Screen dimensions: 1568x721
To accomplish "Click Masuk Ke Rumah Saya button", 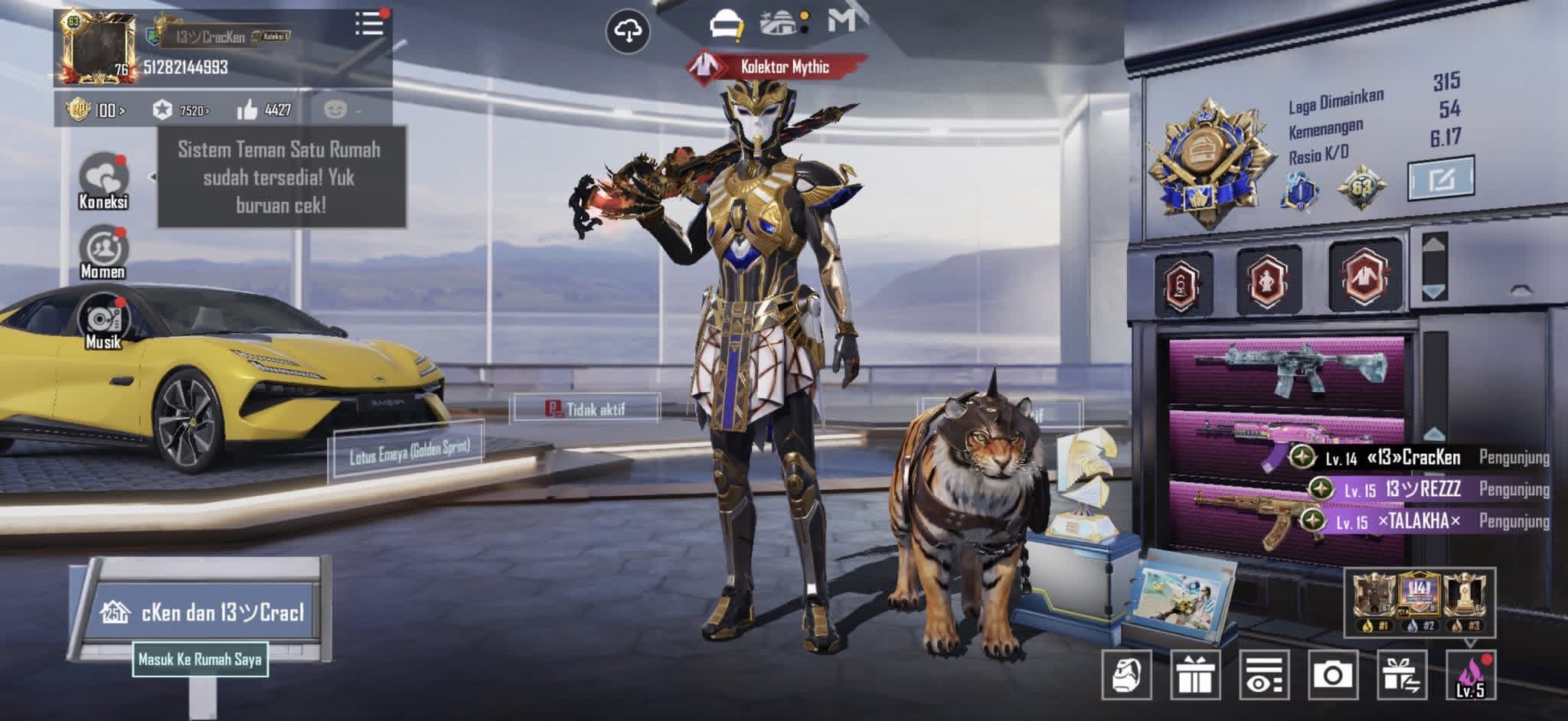I will (x=201, y=659).
